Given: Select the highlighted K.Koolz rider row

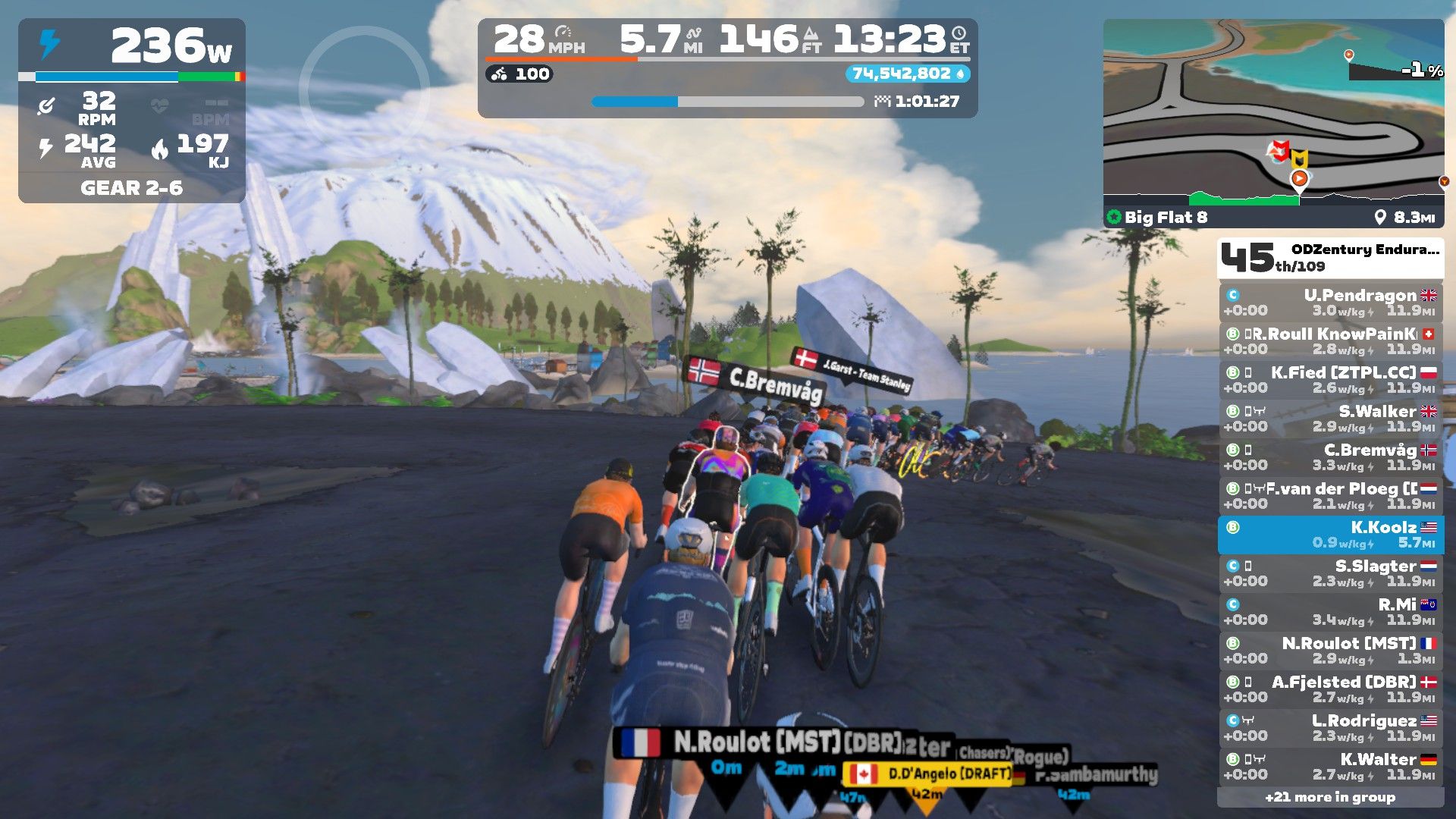Looking at the screenshot, I should coord(1331,535).
